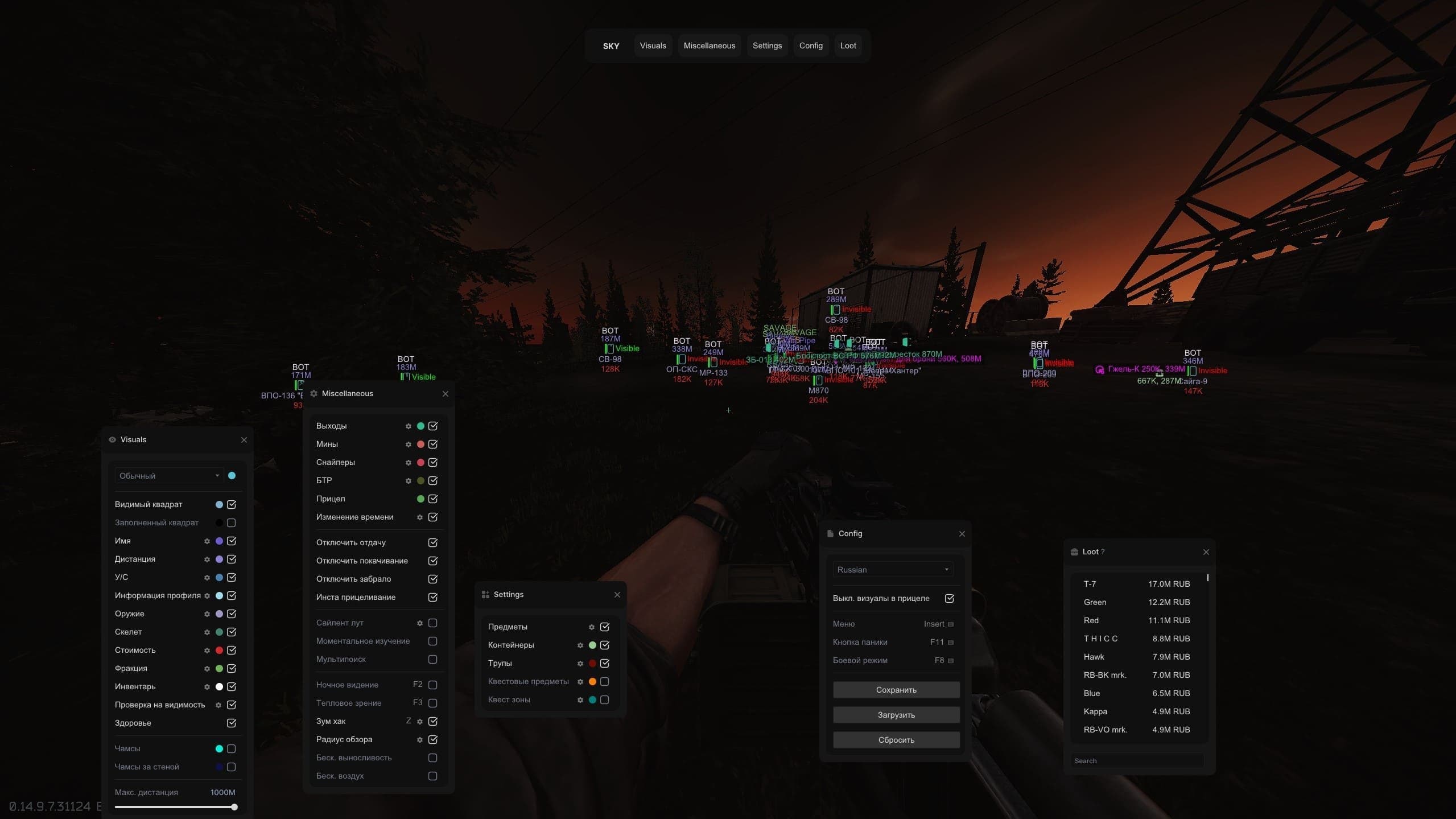Click the gear icon next to Контейнеры
Image resolution: width=1456 pixels, height=819 pixels.
(x=580, y=645)
